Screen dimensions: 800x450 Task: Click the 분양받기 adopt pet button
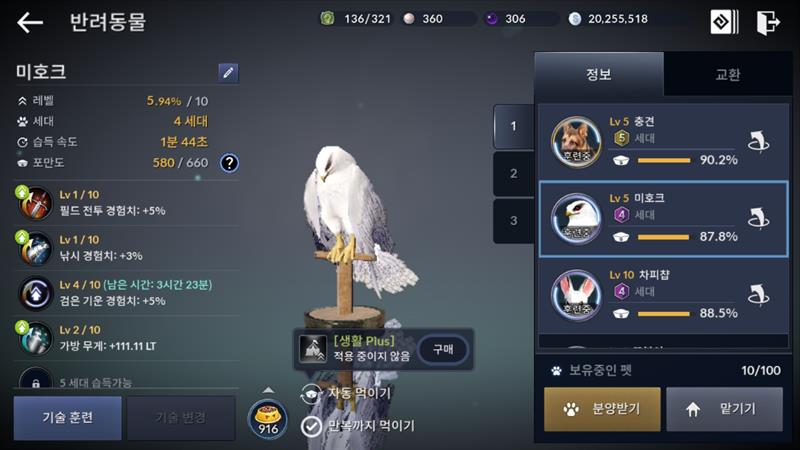click(x=602, y=408)
